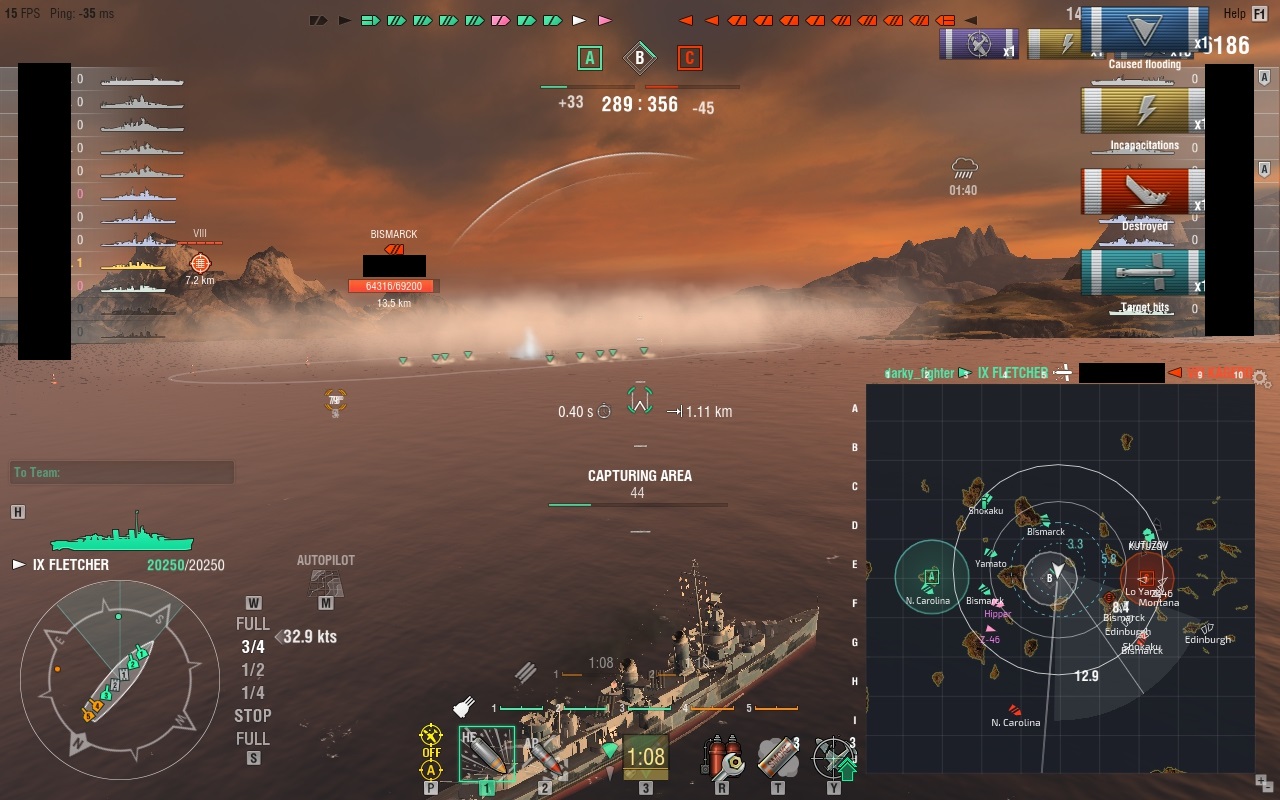Select capture point C indicator
1280x800 pixels.
point(689,58)
